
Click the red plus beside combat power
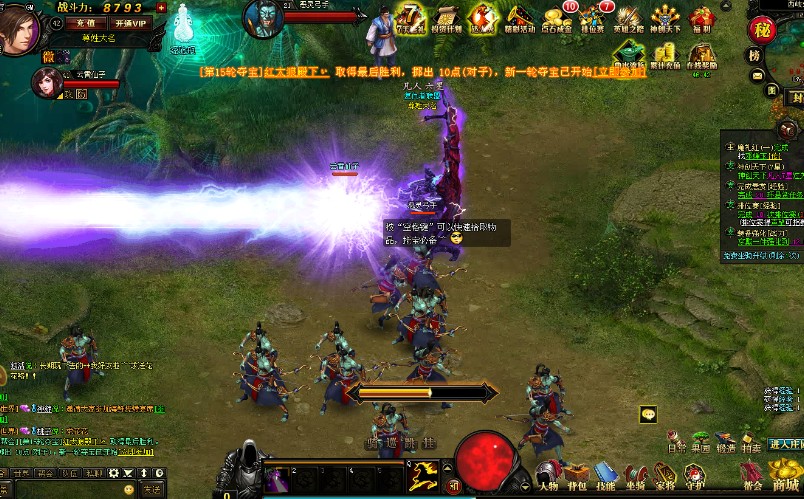tap(161, 7)
